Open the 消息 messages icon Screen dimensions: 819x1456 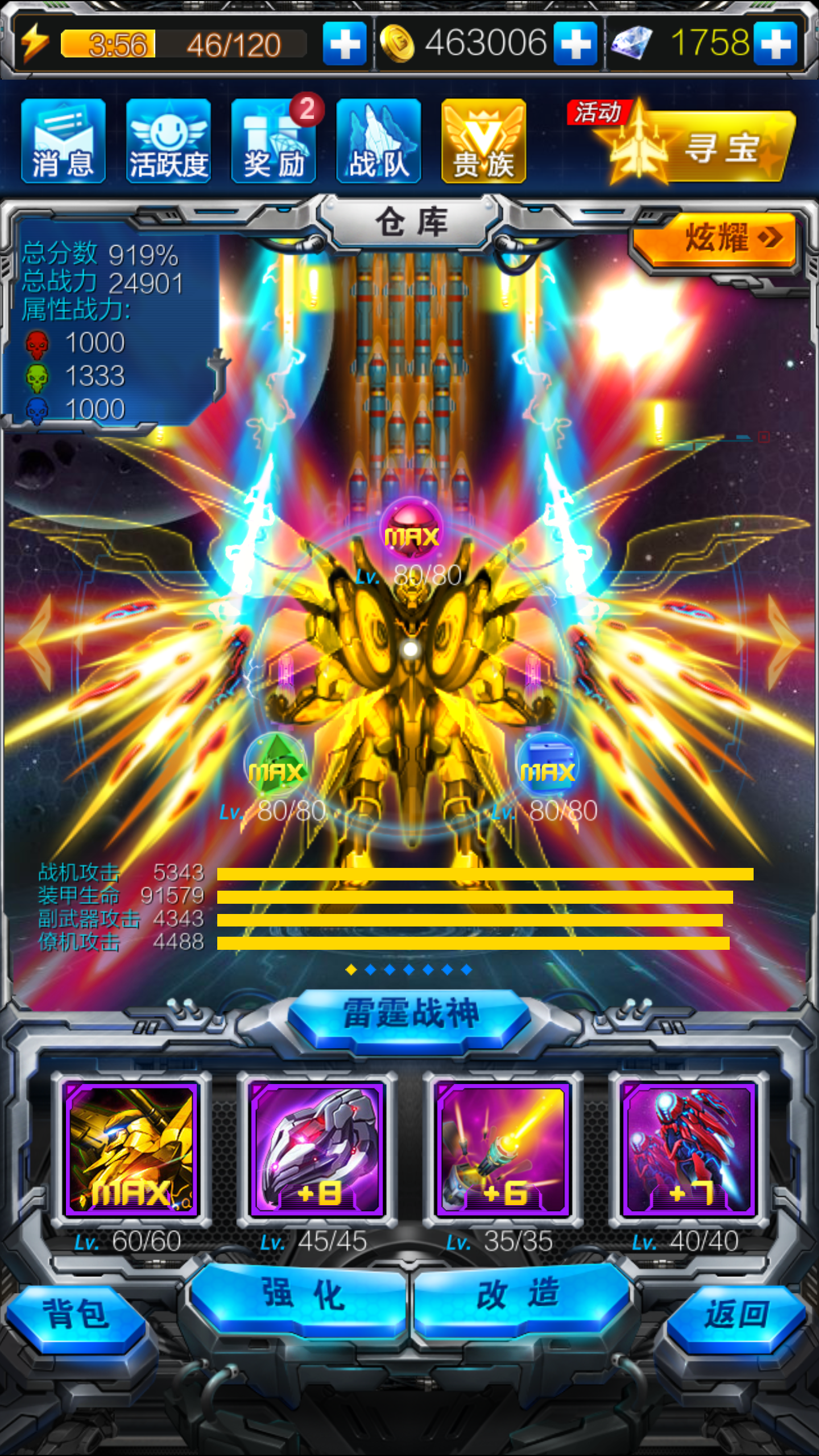coord(63,140)
